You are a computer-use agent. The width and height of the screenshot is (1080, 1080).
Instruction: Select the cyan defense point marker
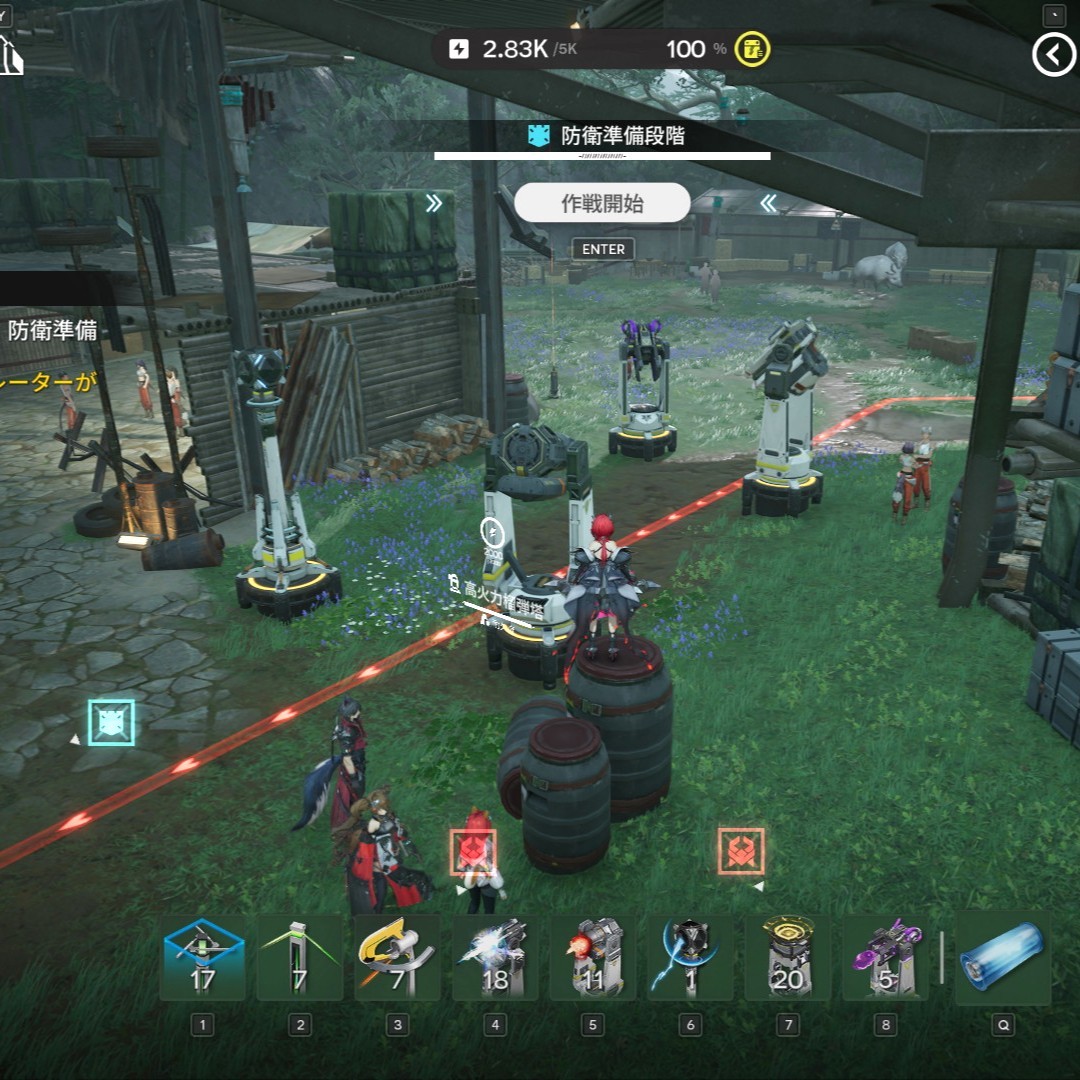pyautogui.click(x=111, y=722)
